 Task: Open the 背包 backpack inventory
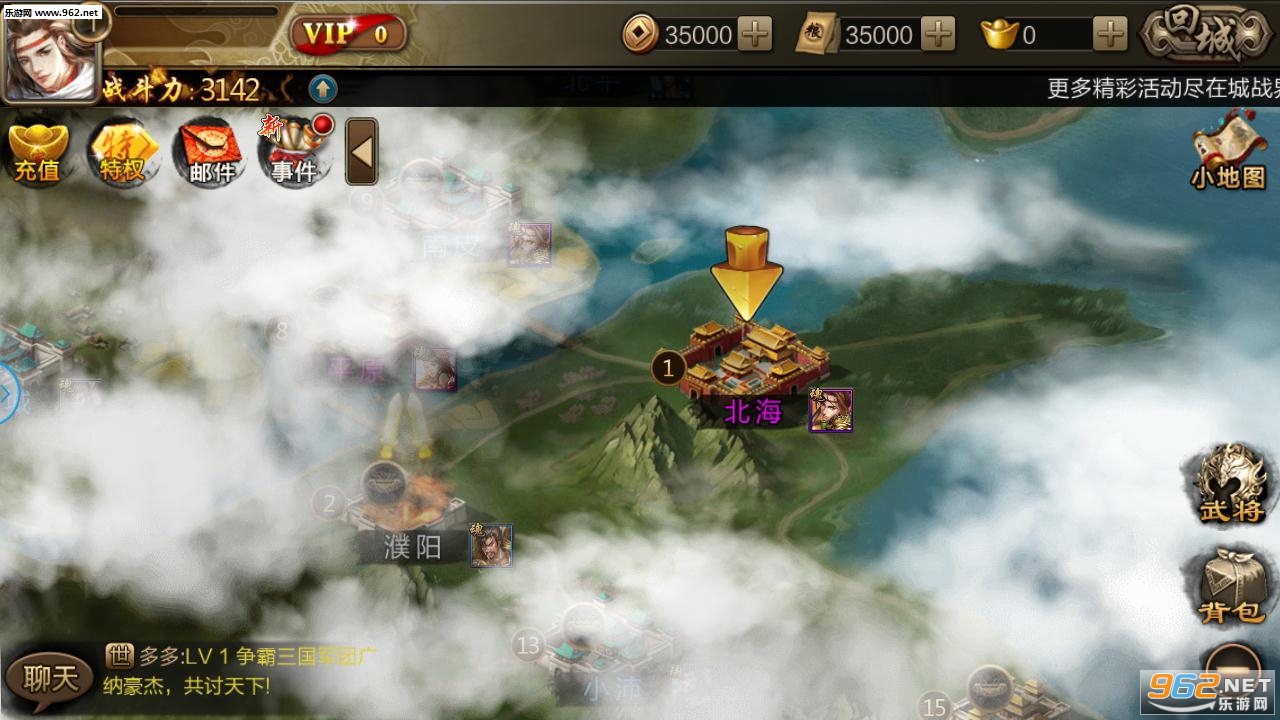pyautogui.click(x=1232, y=586)
